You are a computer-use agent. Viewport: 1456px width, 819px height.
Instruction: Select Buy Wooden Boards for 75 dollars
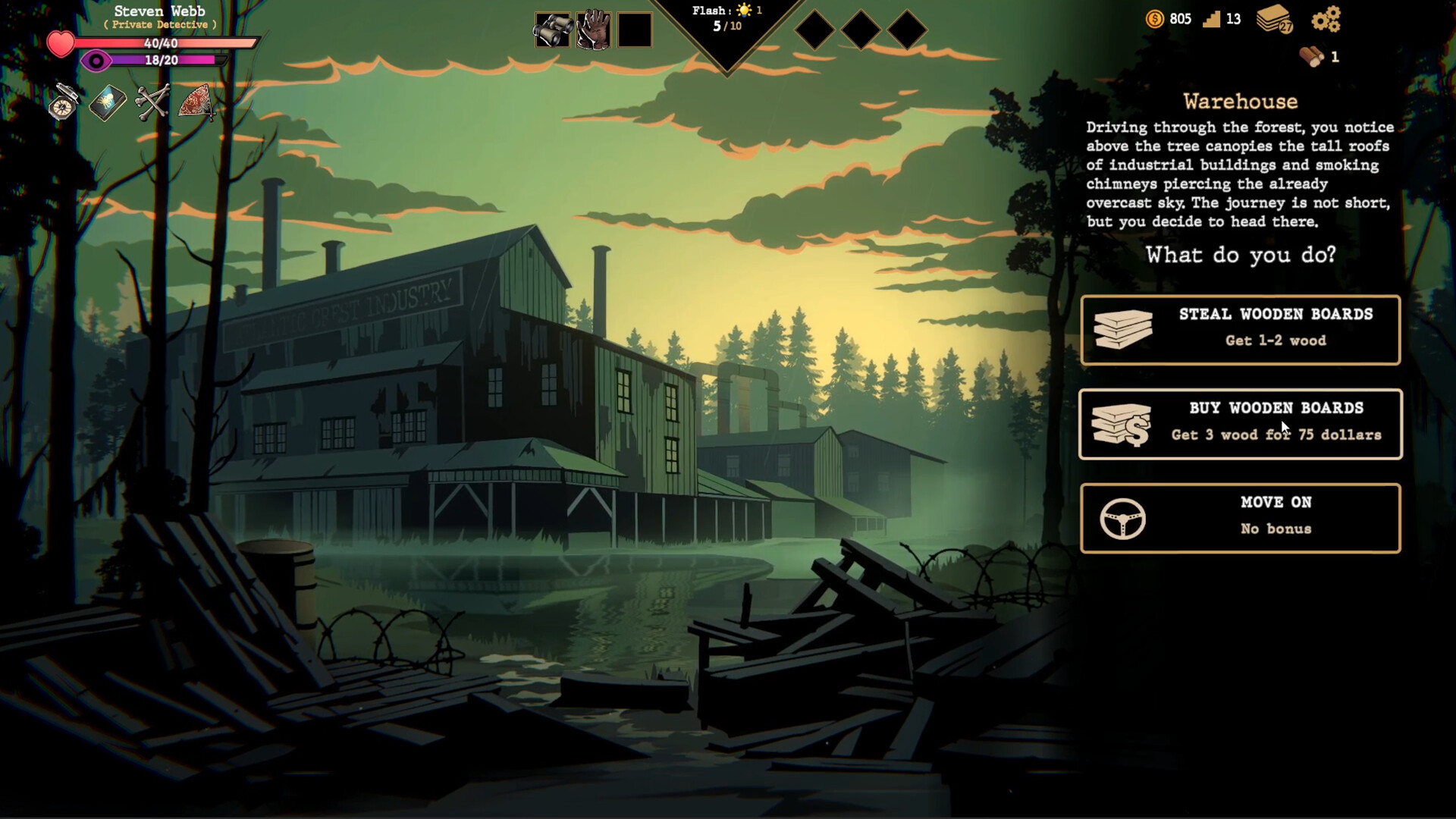tap(1241, 423)
